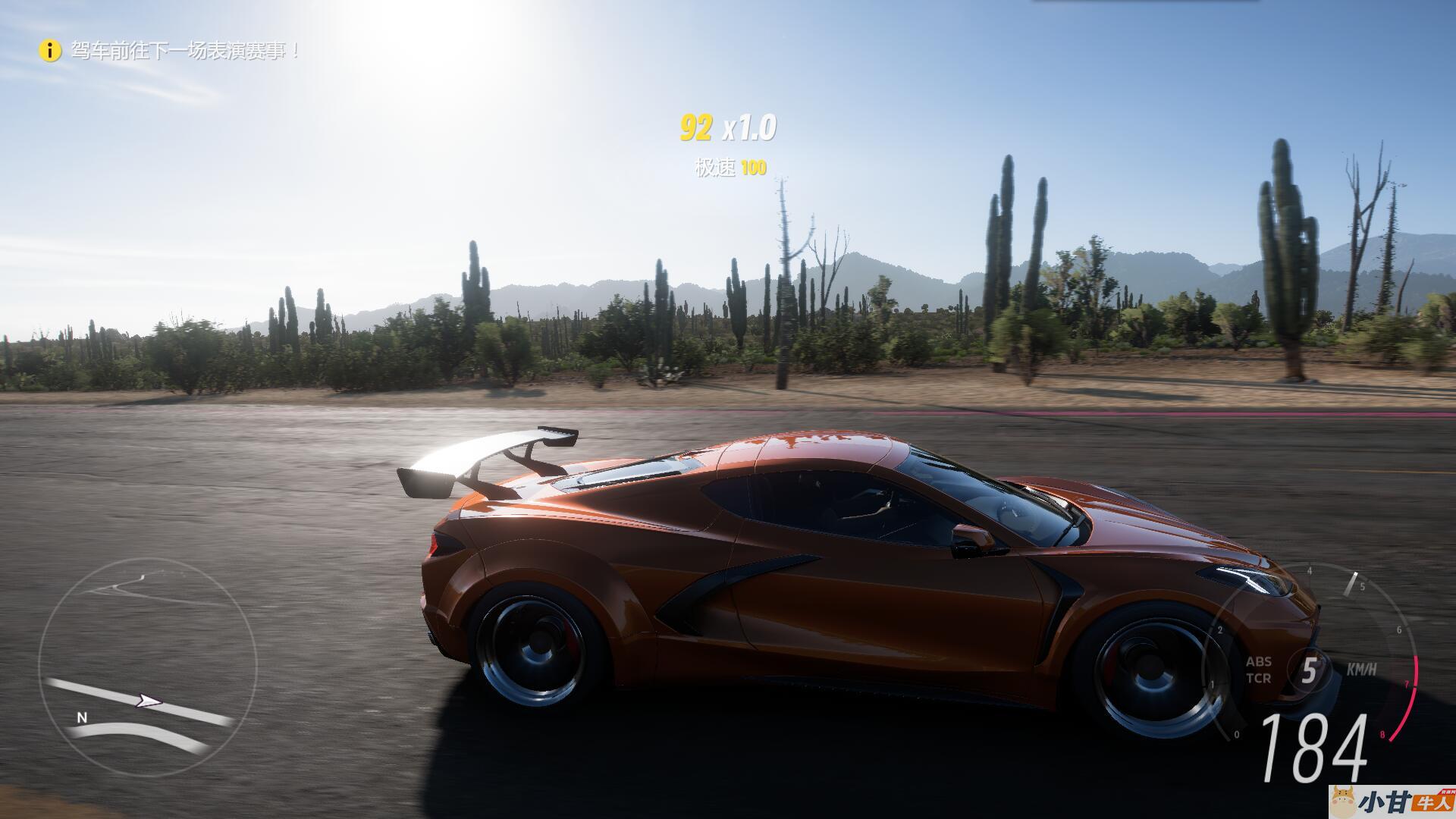Screen dimensions: 1456x819
Task: Select the player arrow on the minimap
Action: tap(149, 701)
